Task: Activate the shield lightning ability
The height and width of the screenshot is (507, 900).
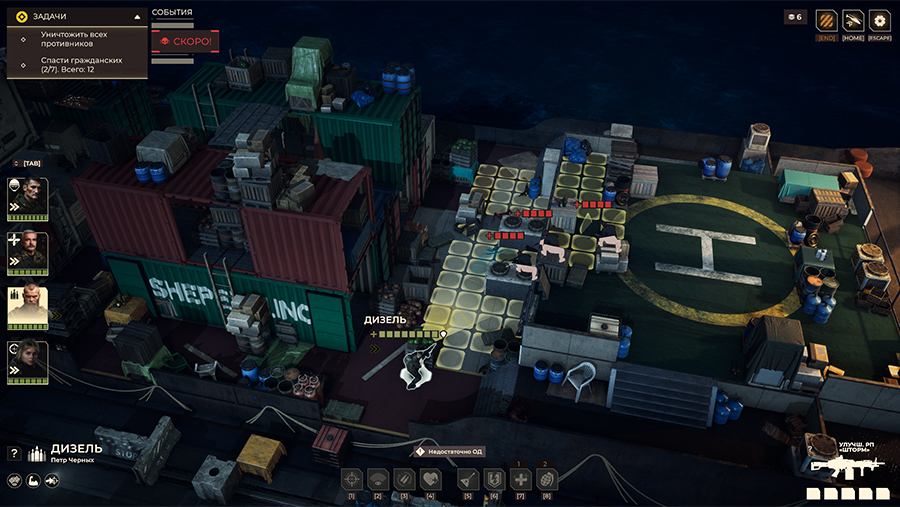Action: [x=493, y=479]
